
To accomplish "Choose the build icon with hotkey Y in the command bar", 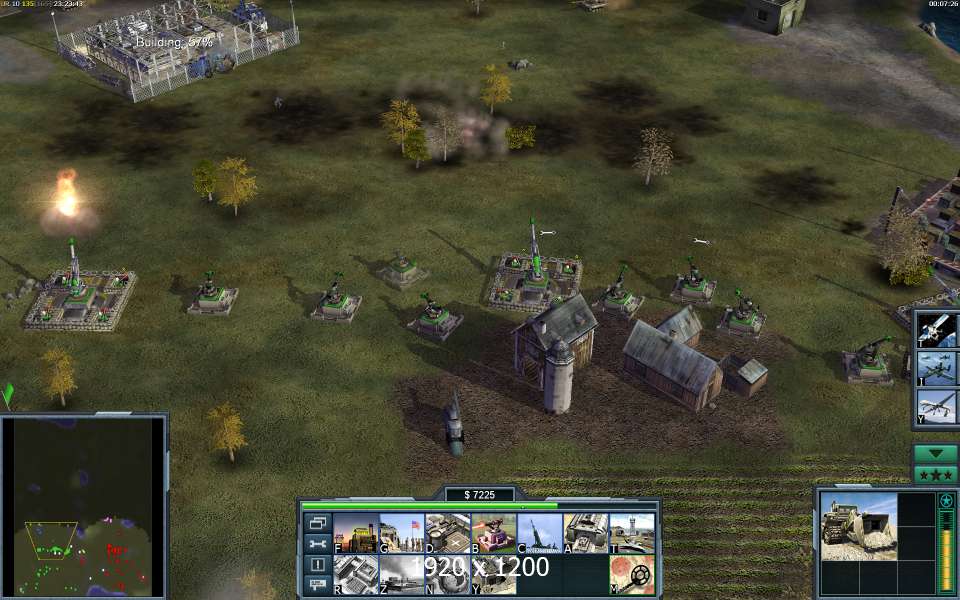I will click(493, 575).
